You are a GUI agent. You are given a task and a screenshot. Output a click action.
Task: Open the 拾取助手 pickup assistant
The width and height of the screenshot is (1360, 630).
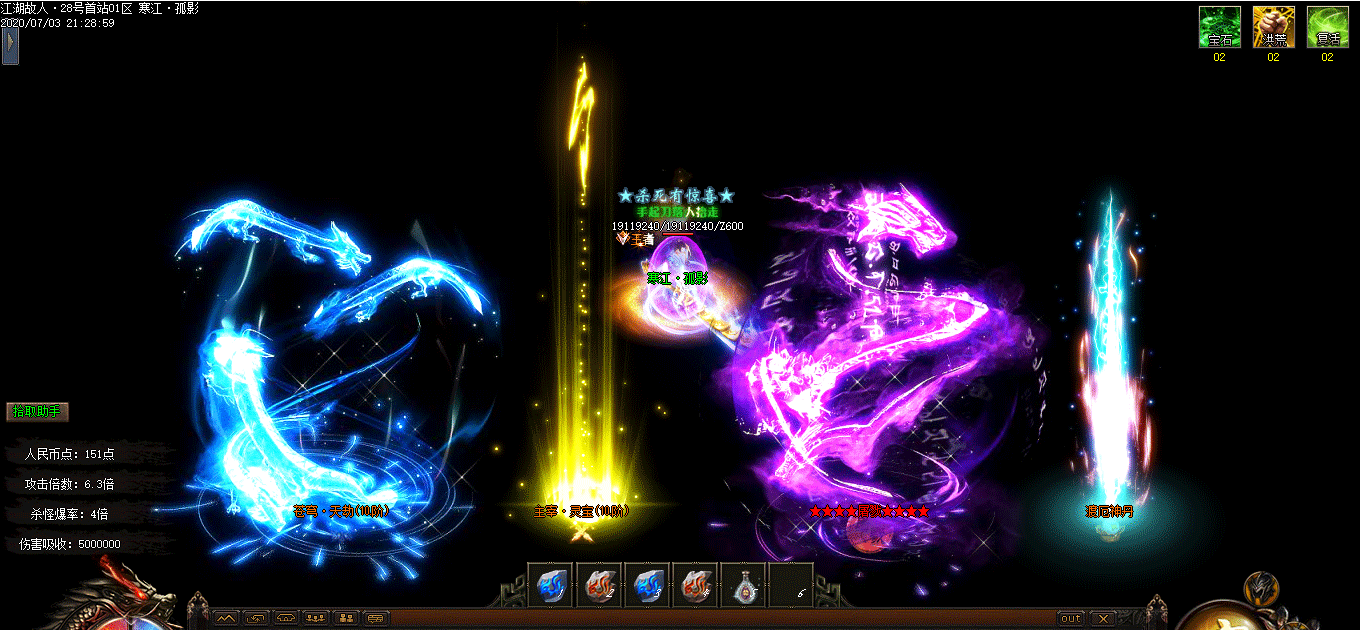pos(38,411)
